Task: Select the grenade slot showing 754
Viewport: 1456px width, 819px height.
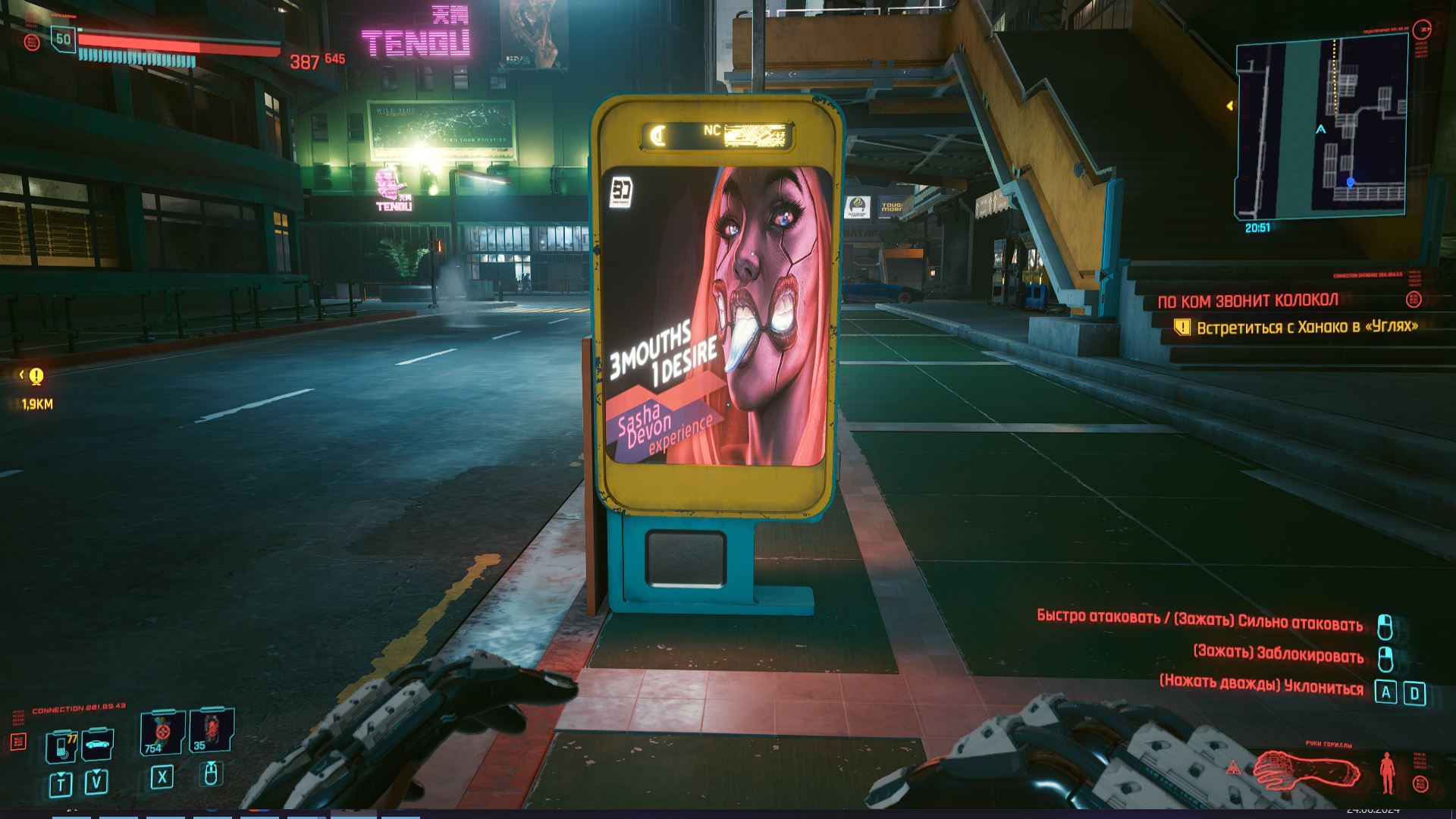Action: click(x=162, y=733)
